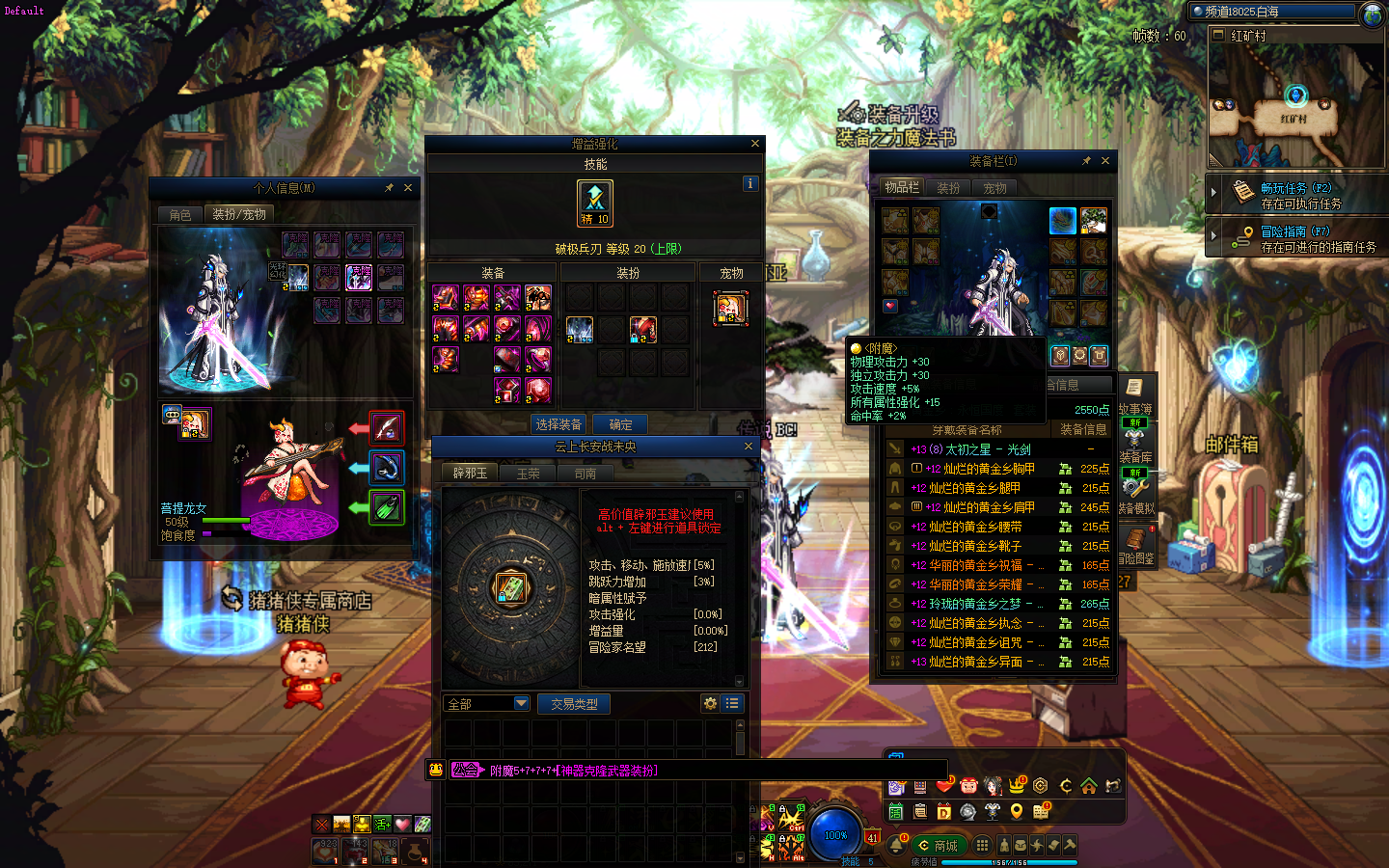Confirm with the 确定 button
This screenshot has width=1389, height=868.
620,424
